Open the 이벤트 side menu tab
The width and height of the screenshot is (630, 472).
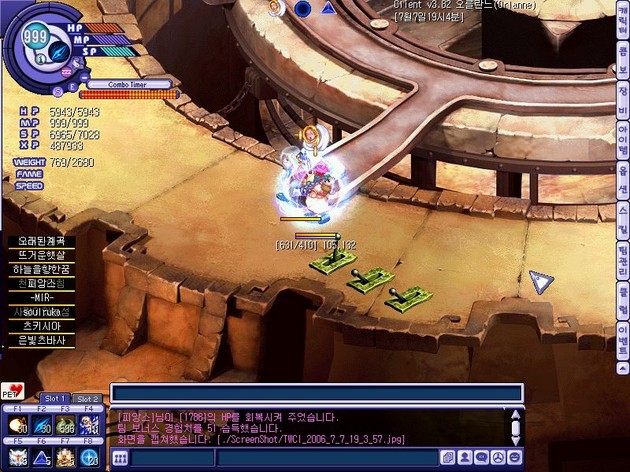click(x=622, y=330)
